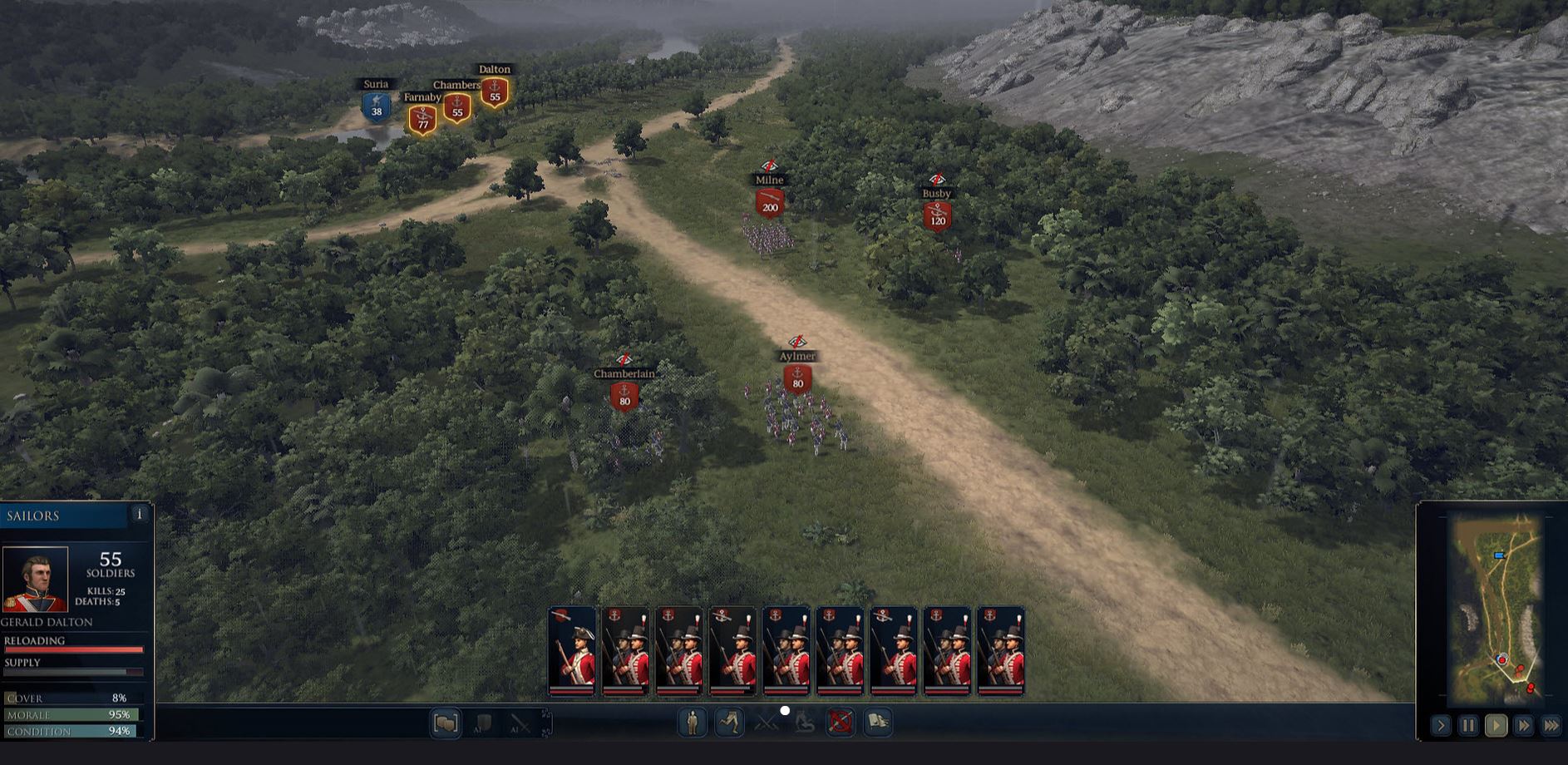This screenshot has height=765, width=1568.
Task: Activate the running legs movement command
Action: pos(729,722)
